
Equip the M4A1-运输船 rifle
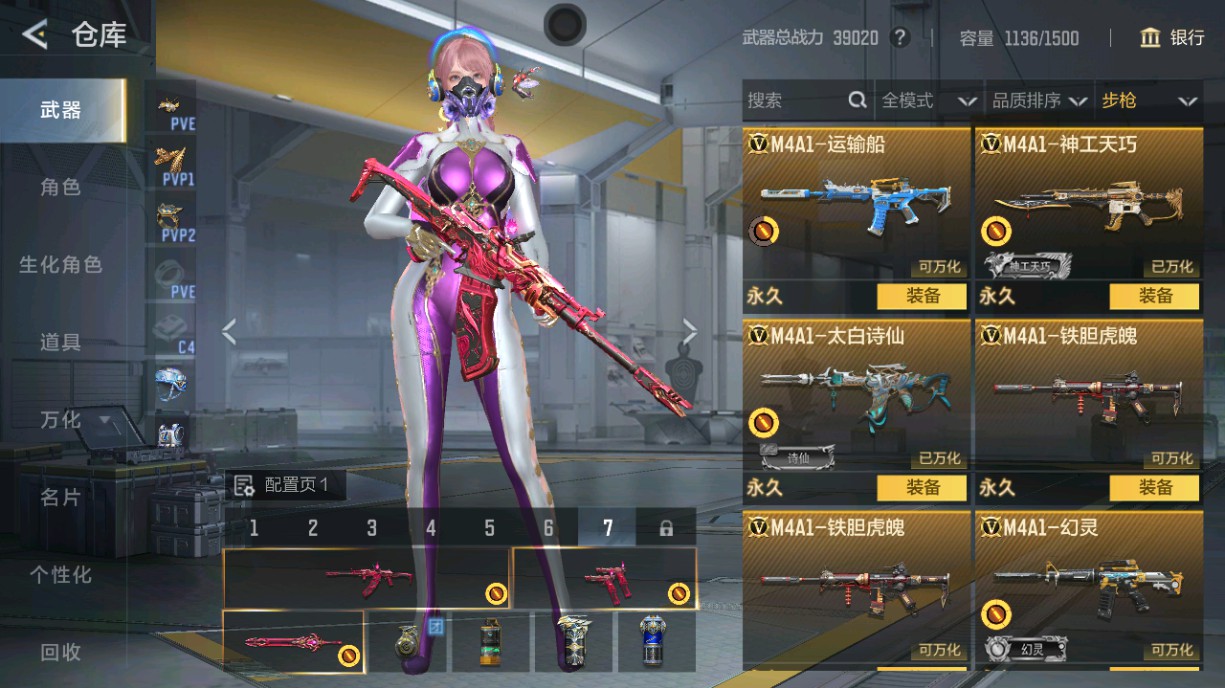coord(922,296)
